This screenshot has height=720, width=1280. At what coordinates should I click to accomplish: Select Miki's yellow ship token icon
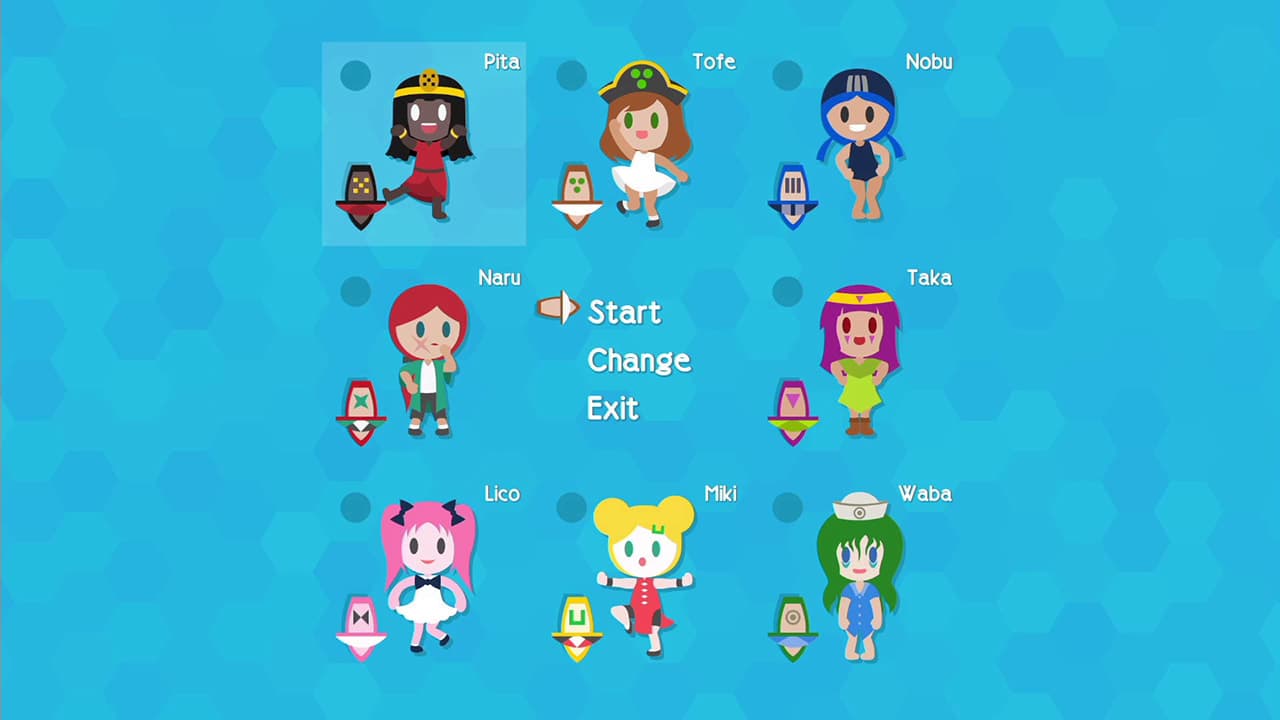click(577, 624)
